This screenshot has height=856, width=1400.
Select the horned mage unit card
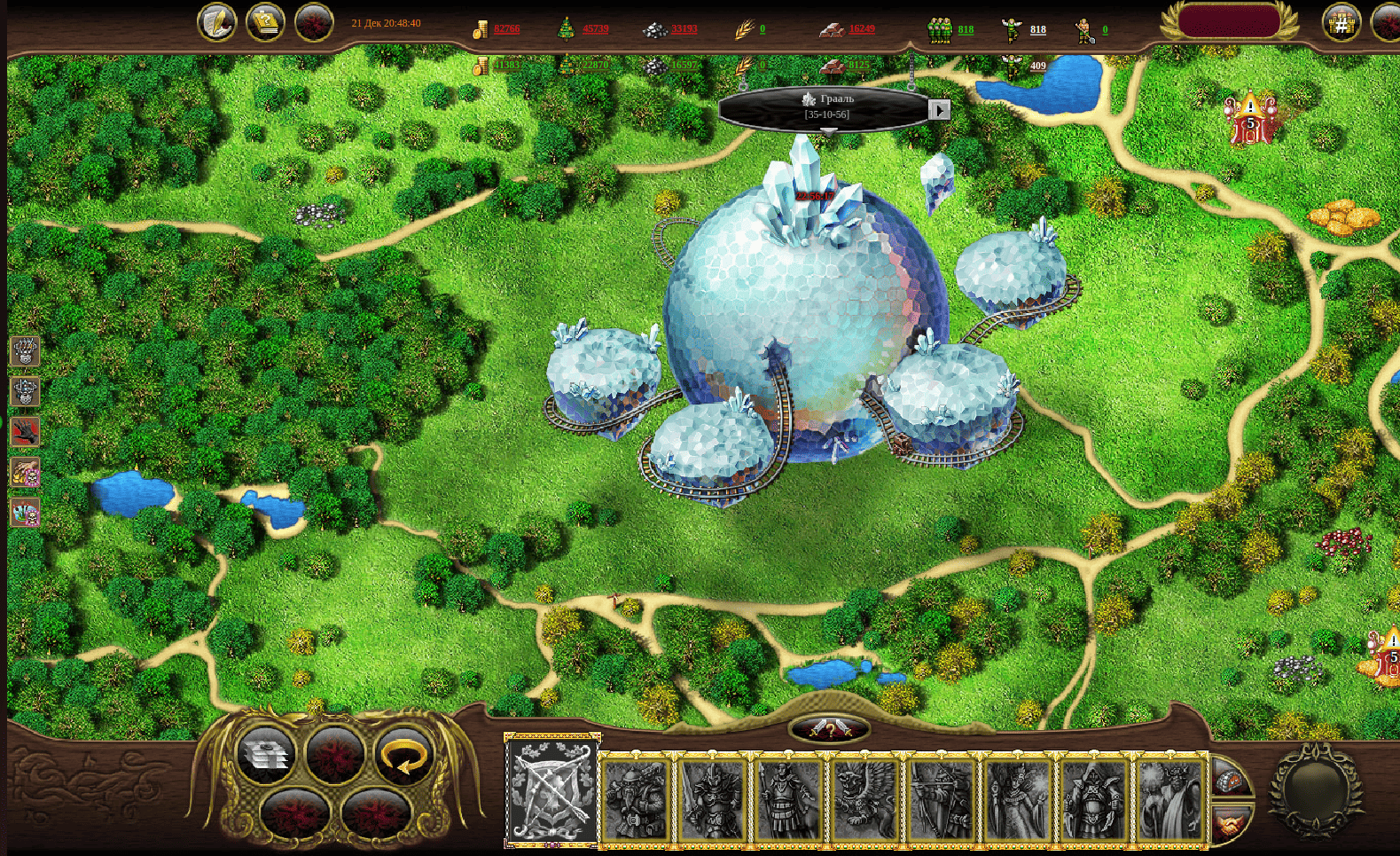[1170, 800]
